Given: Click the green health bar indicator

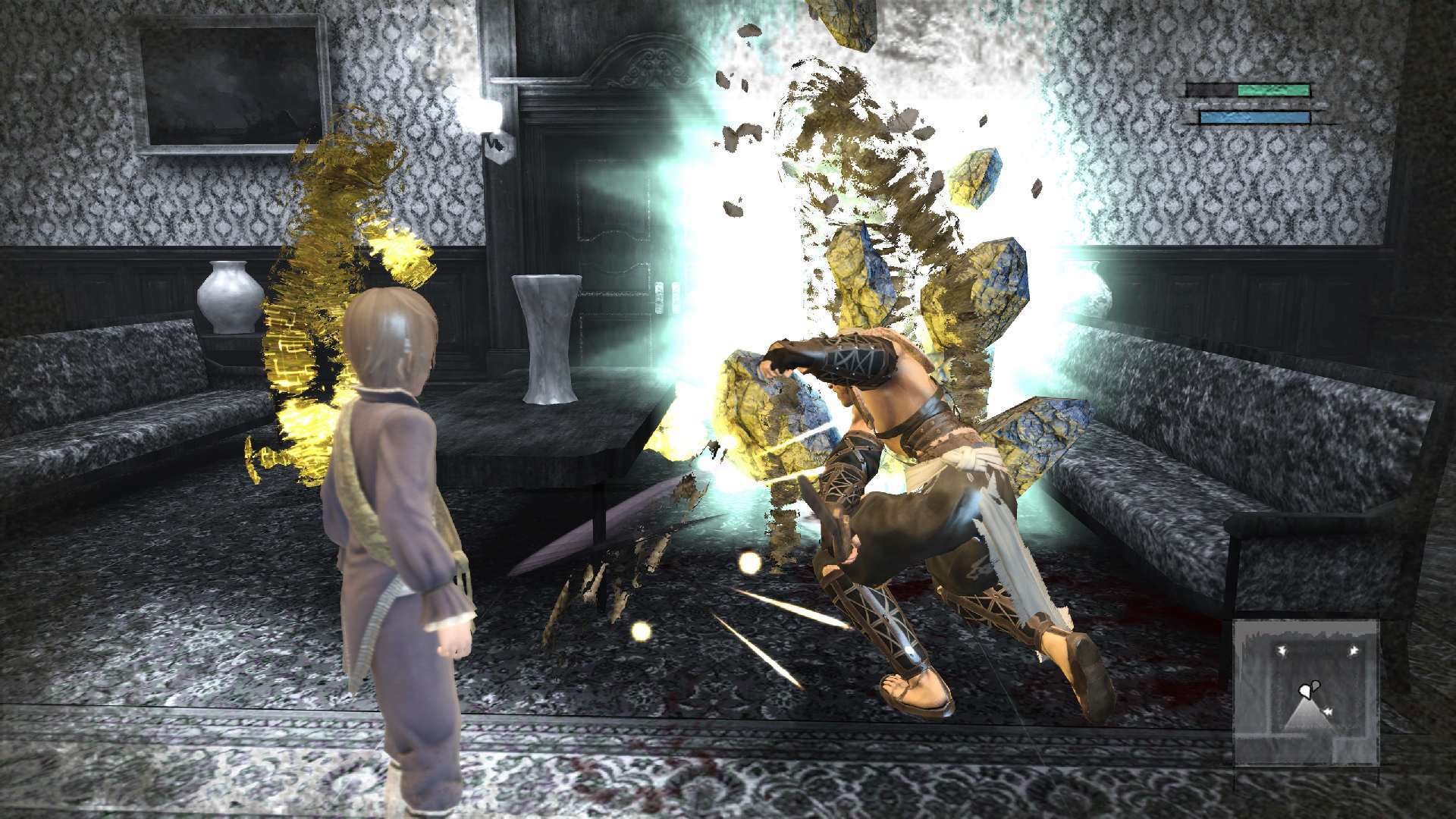Looking at the screenshot, I should [1273, 91].
